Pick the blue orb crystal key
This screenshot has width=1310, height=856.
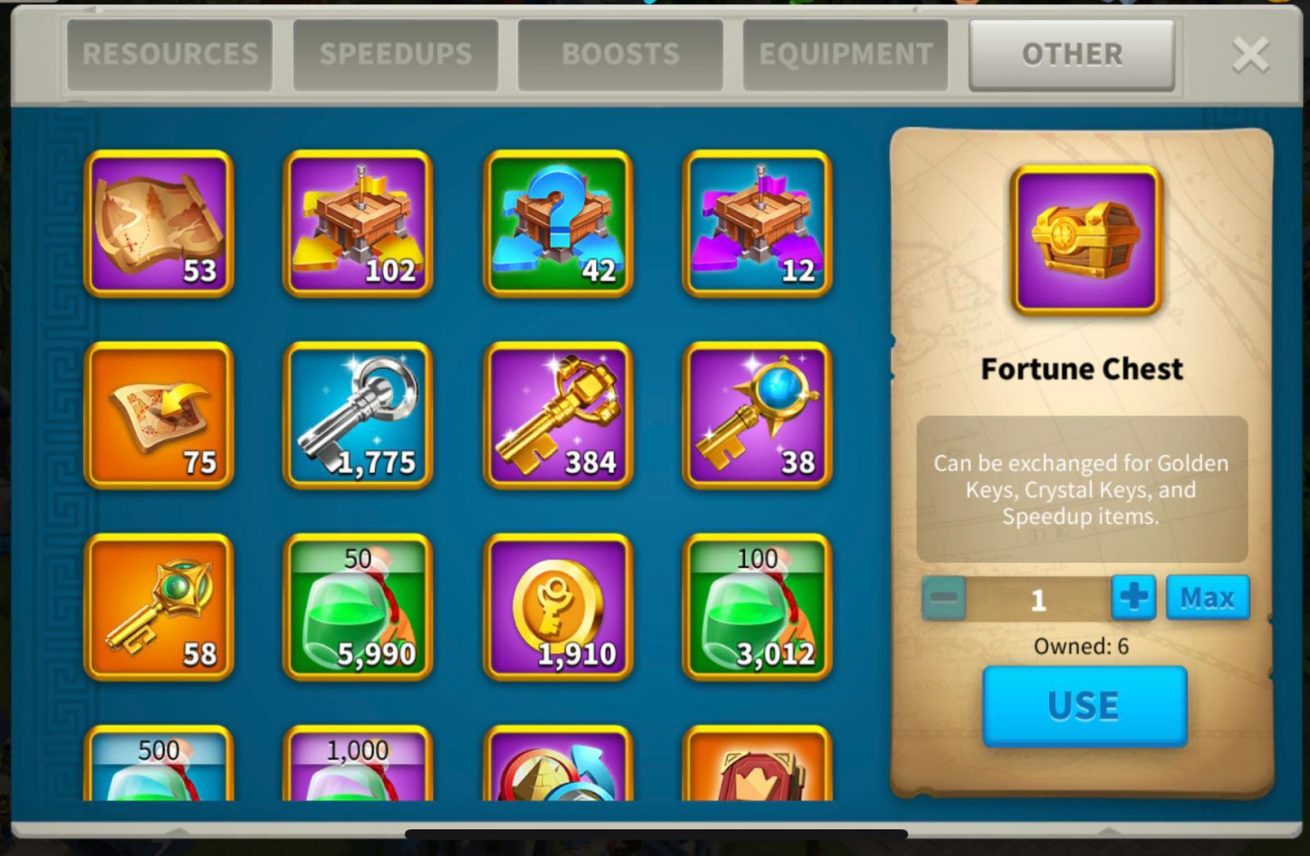click(x=757, y=415)
